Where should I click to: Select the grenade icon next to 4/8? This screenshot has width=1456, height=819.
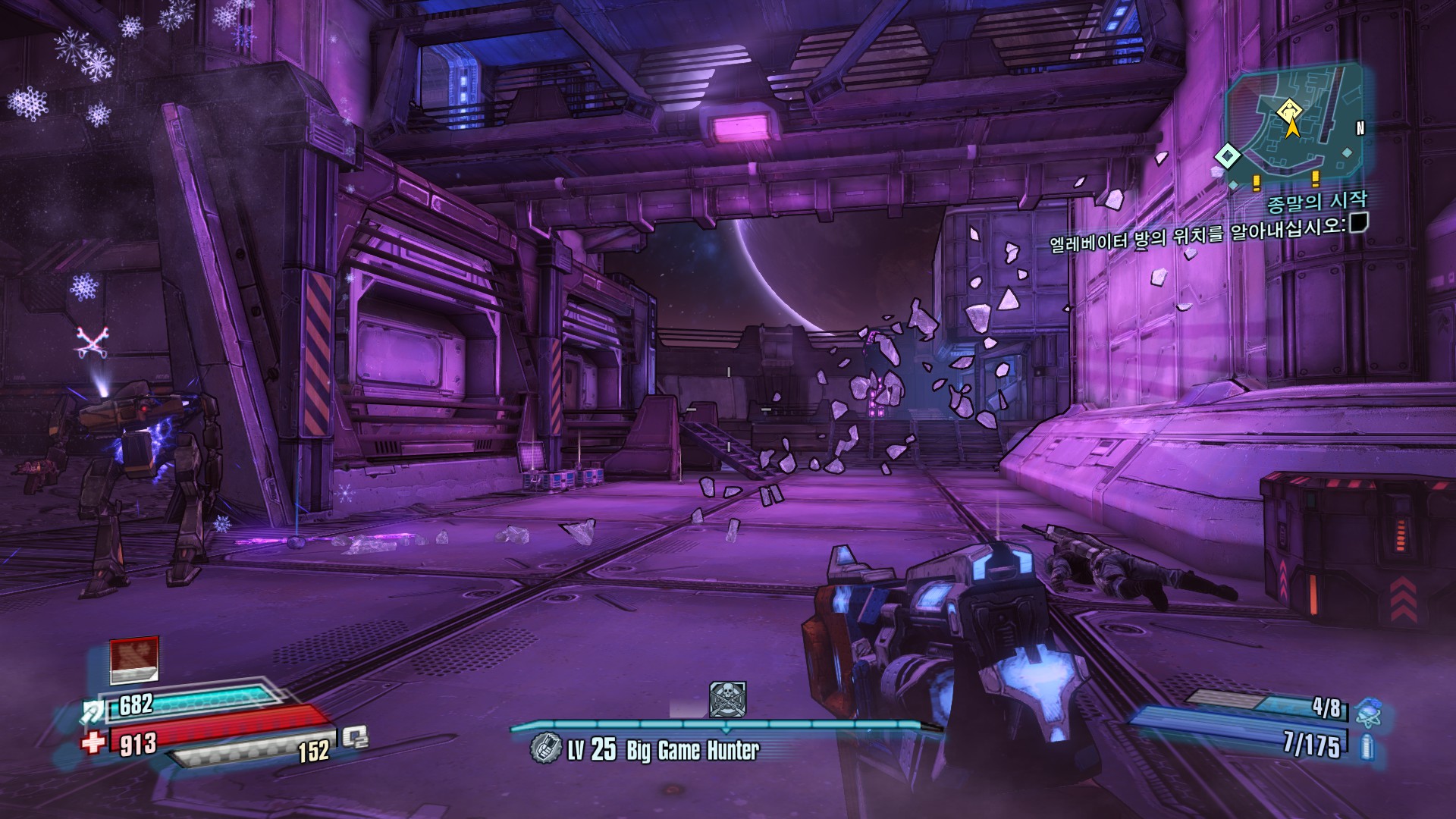(1368, 714)
